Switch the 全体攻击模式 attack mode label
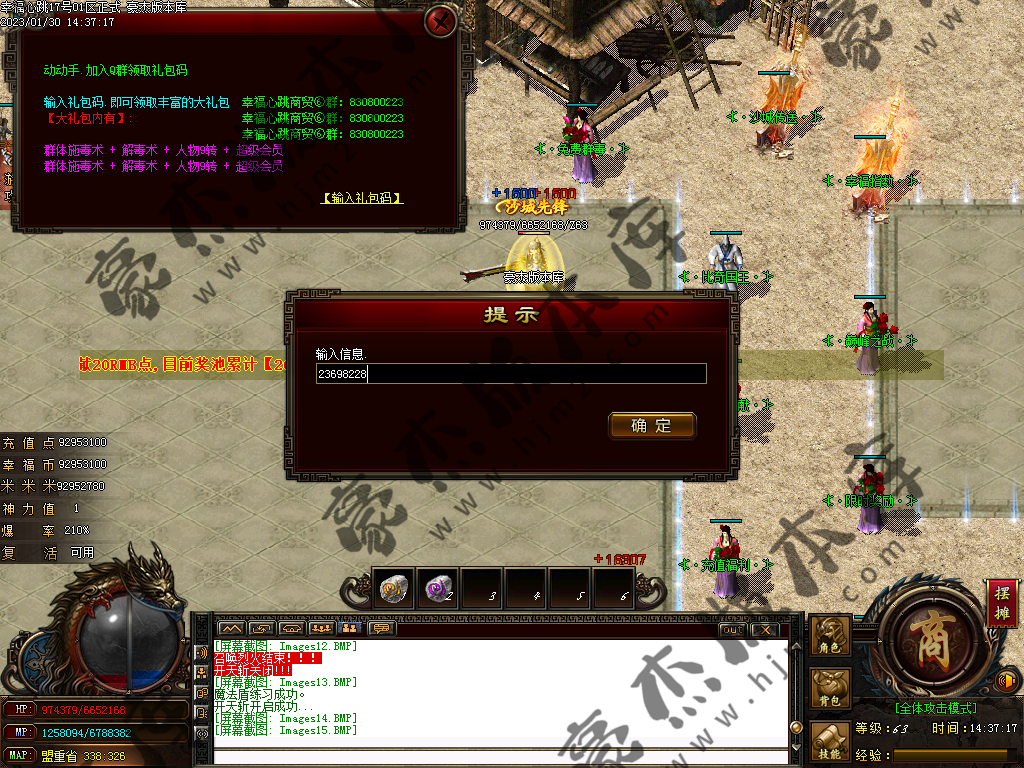This screenshot has width=1024, height=768. point(935,708)
